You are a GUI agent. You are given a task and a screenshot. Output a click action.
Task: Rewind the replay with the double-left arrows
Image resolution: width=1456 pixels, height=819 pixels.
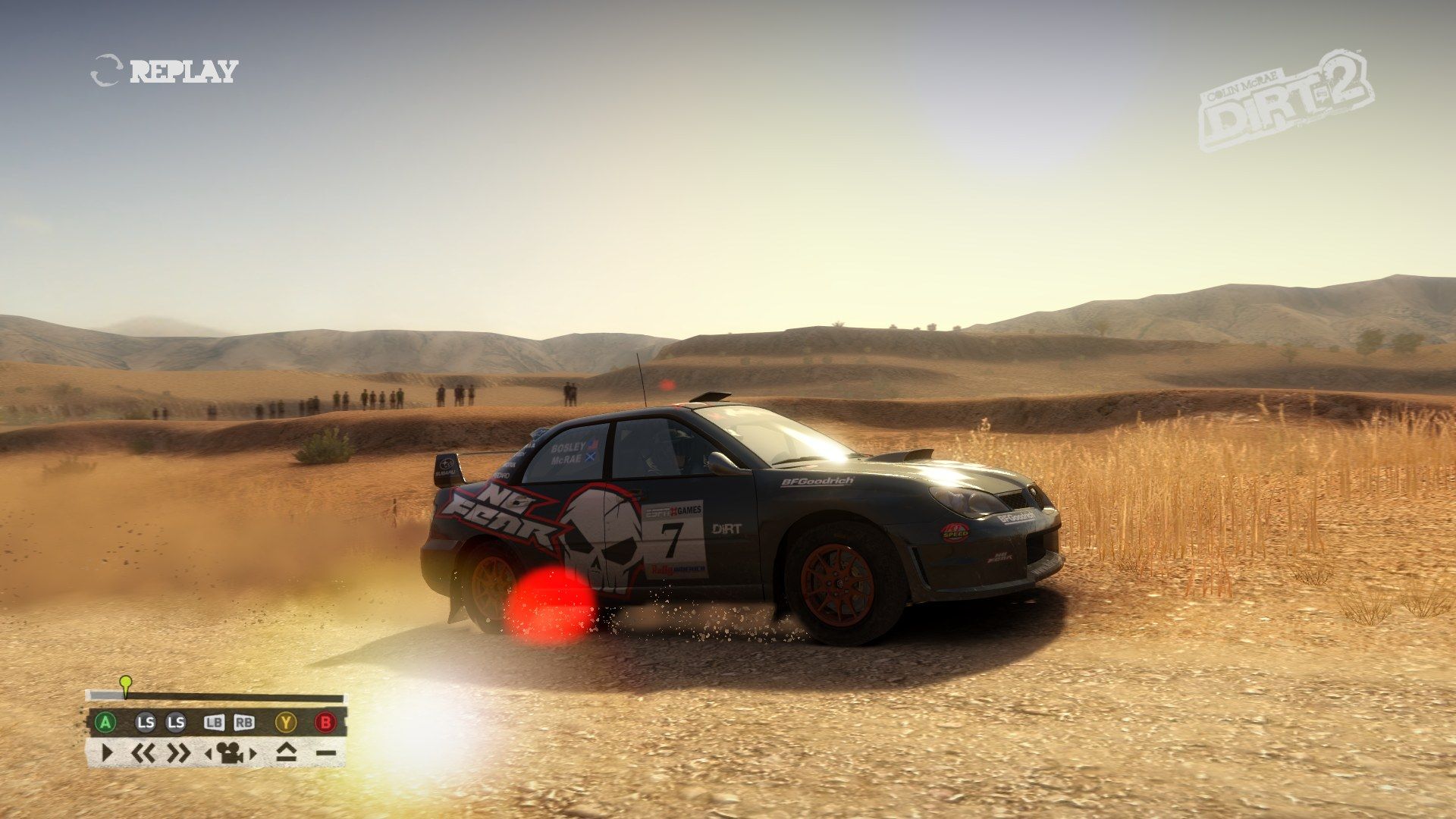click(x=143, y=753)
